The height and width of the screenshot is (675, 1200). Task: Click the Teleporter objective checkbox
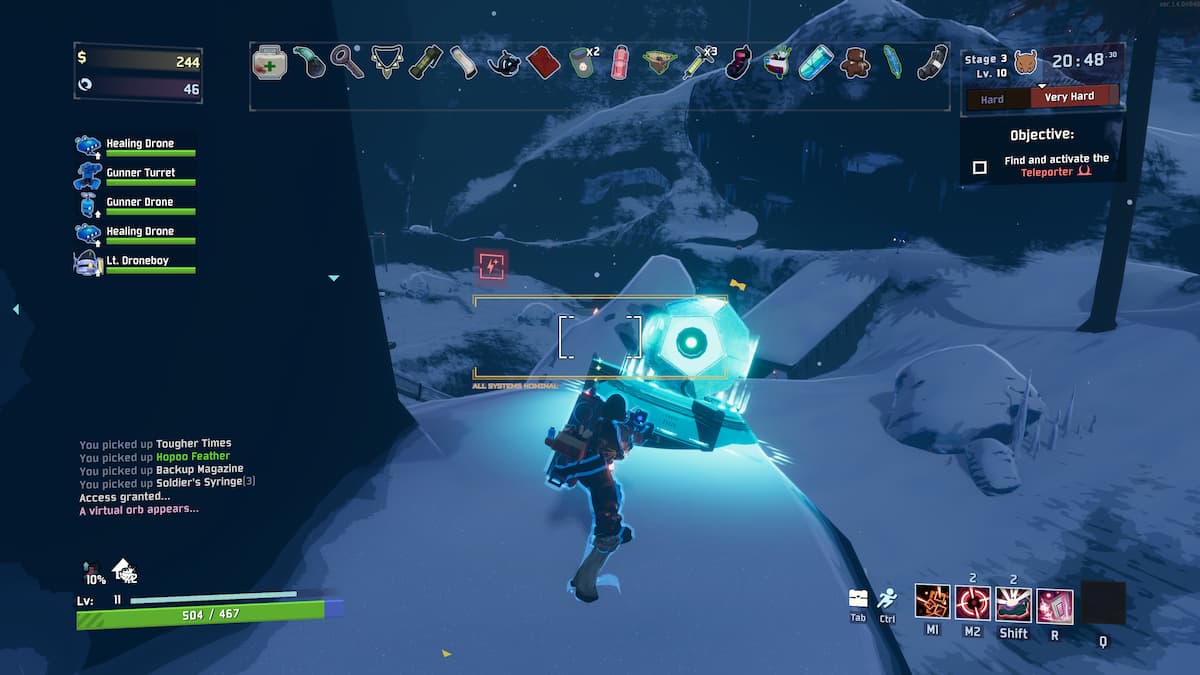pos(980,167)
